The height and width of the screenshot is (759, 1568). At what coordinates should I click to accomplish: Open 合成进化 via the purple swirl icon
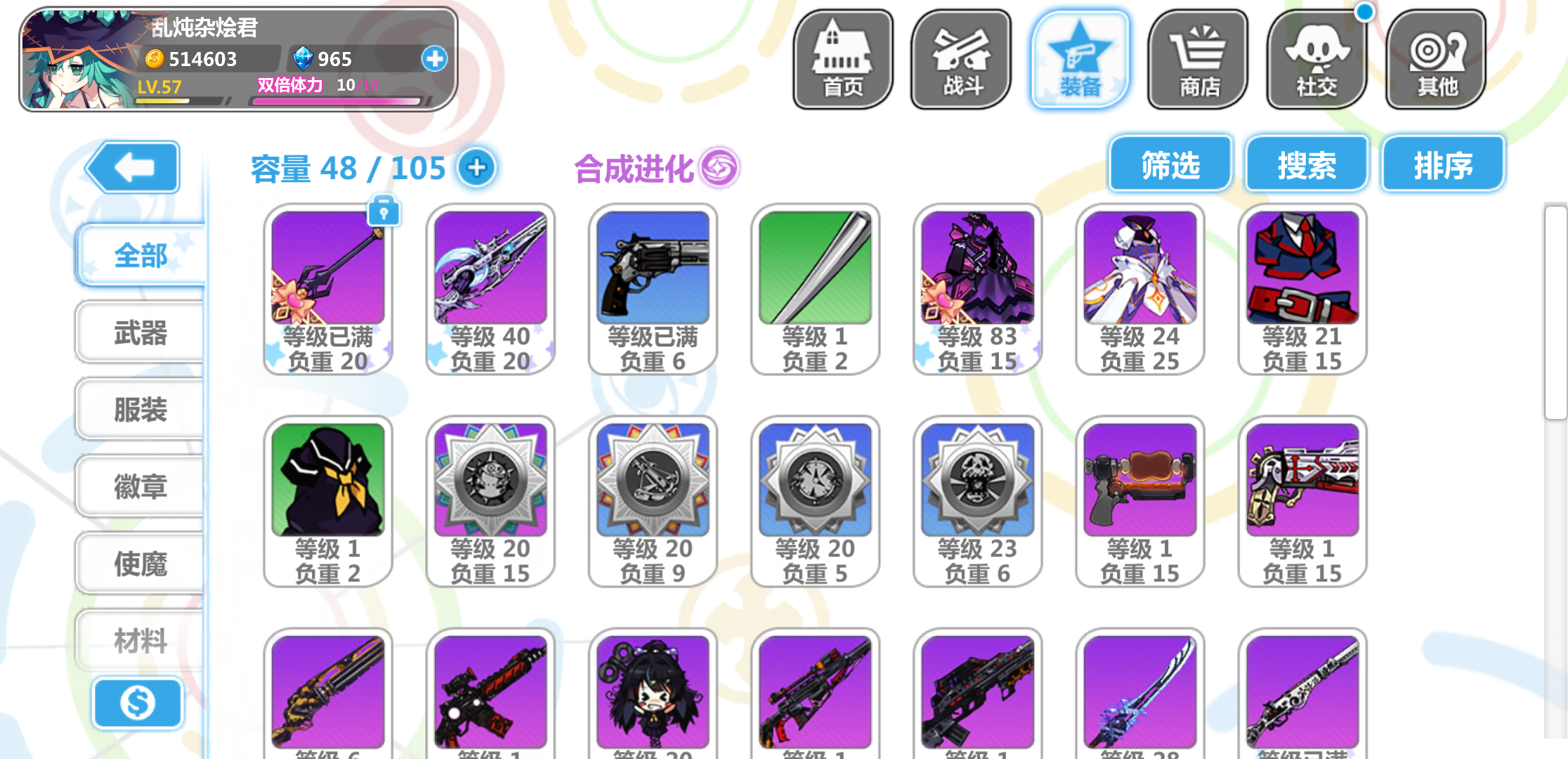coord(721,167)
